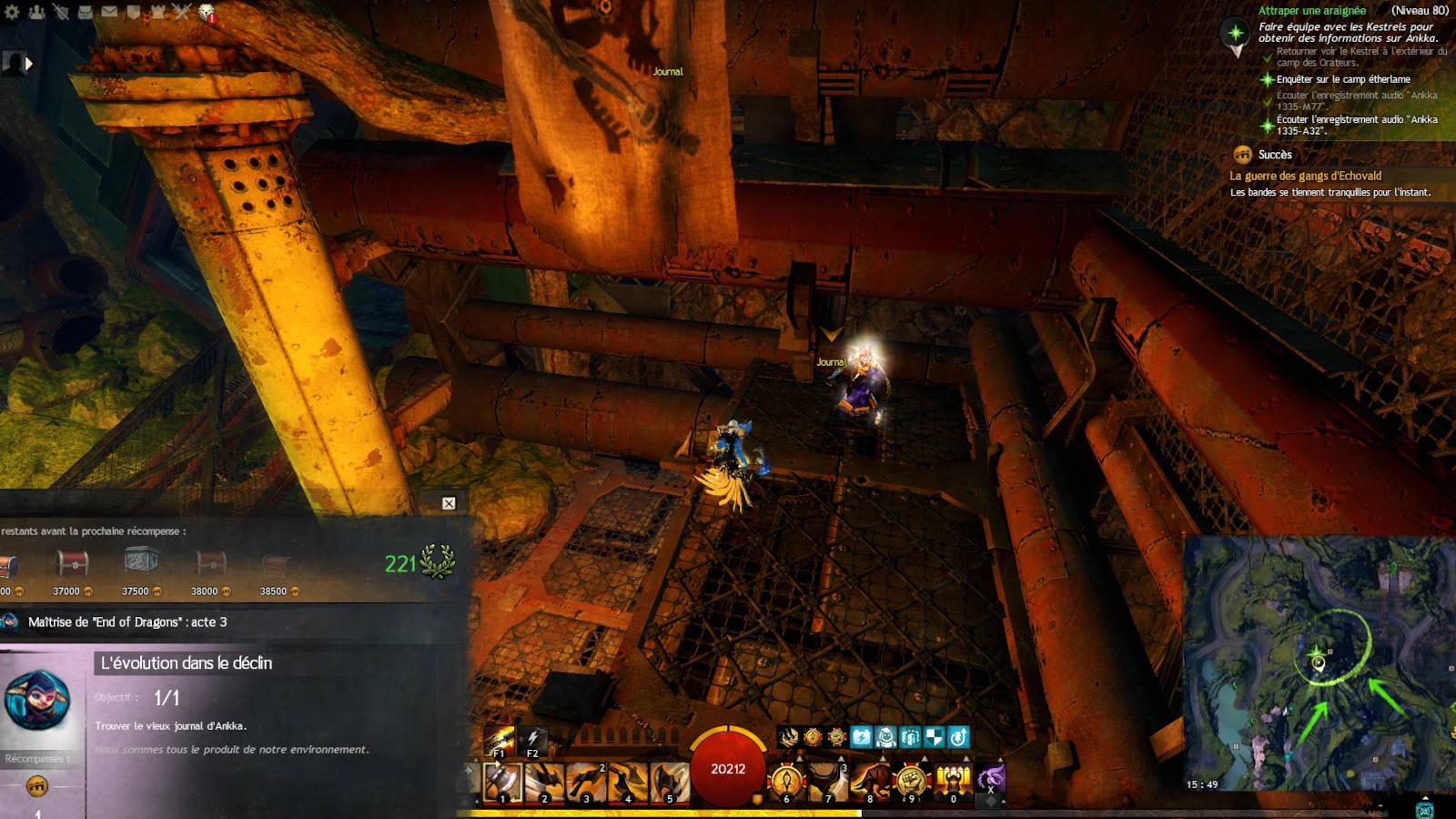
Task: Activate the charging bull skill in slot 8
Action: click(870, 783)
